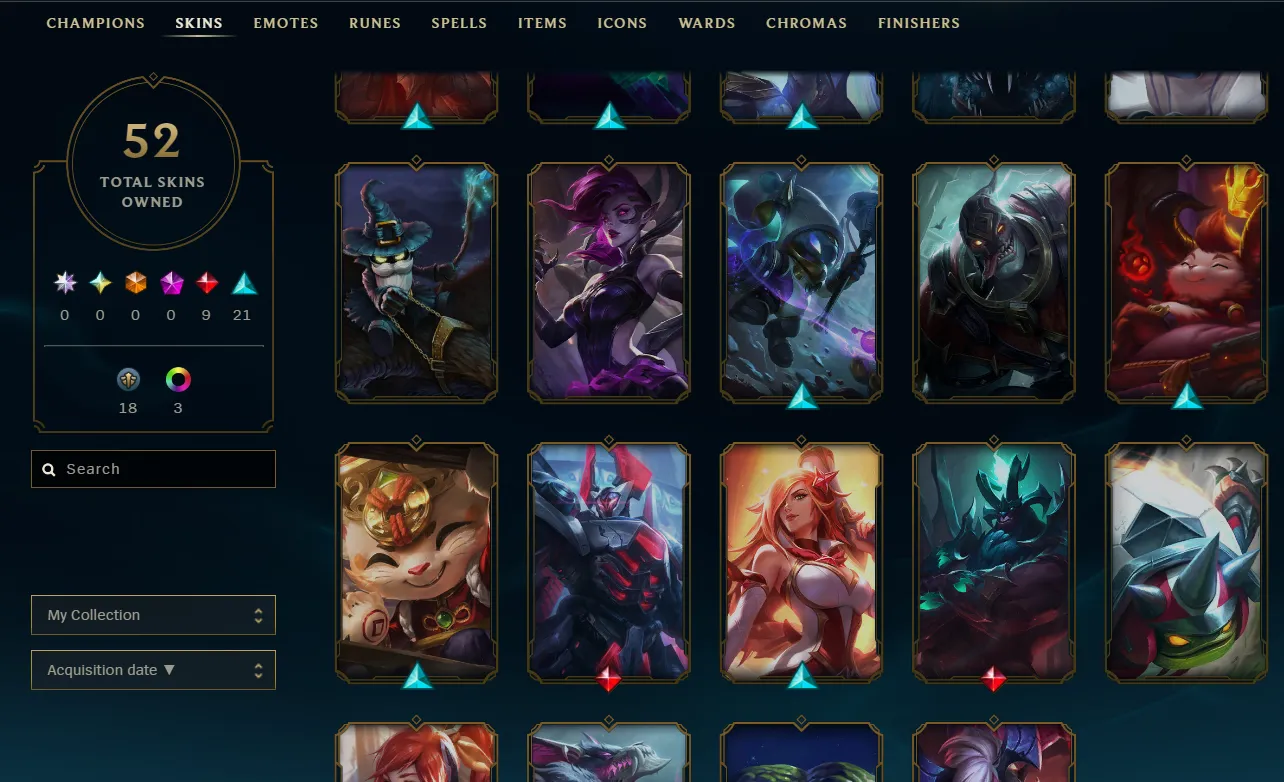Click the 52 Total Skins Owned circle
Image resolution: width=1284 pixels, height=782 pixels.
[152, 162]
